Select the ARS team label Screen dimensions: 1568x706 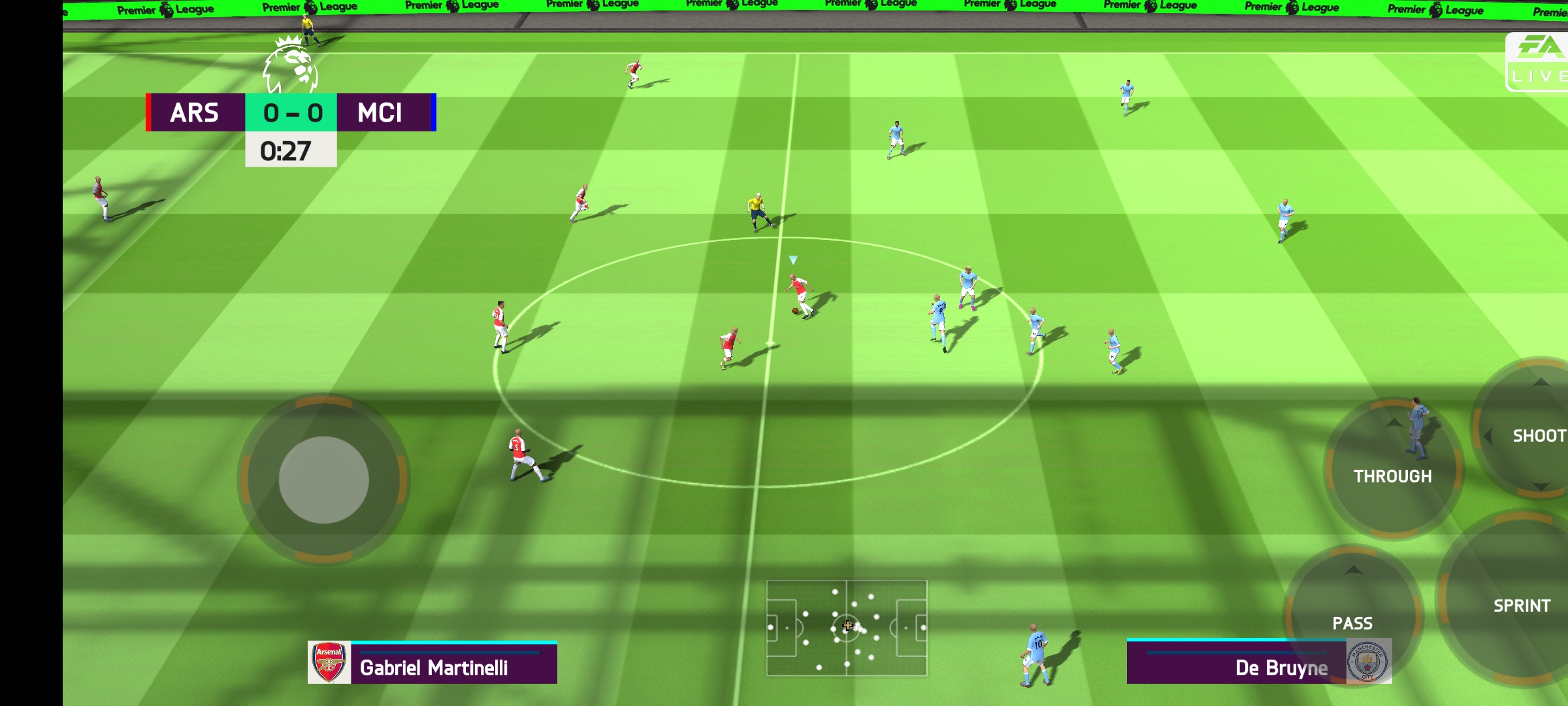click(x=195, y=114)
